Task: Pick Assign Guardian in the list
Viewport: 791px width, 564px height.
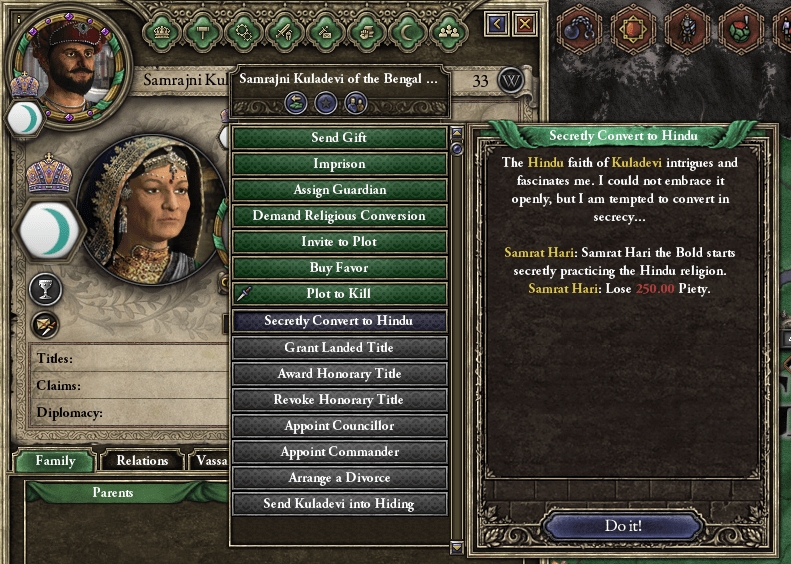Action: pyautogui.click(x=339, y=189)
